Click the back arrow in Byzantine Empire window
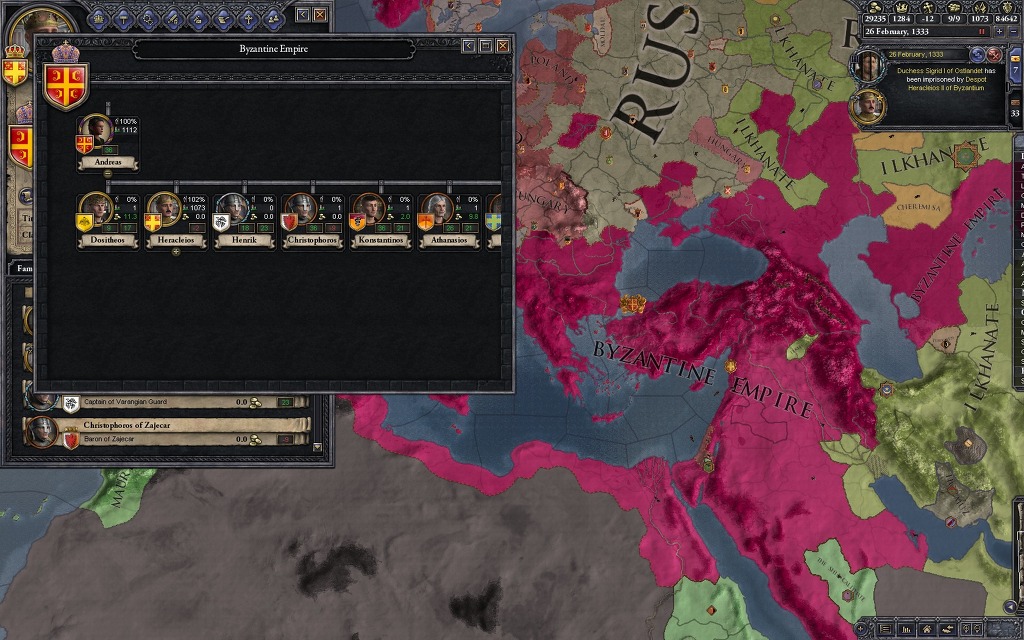 pyautogui.click(x=468, y=46)
